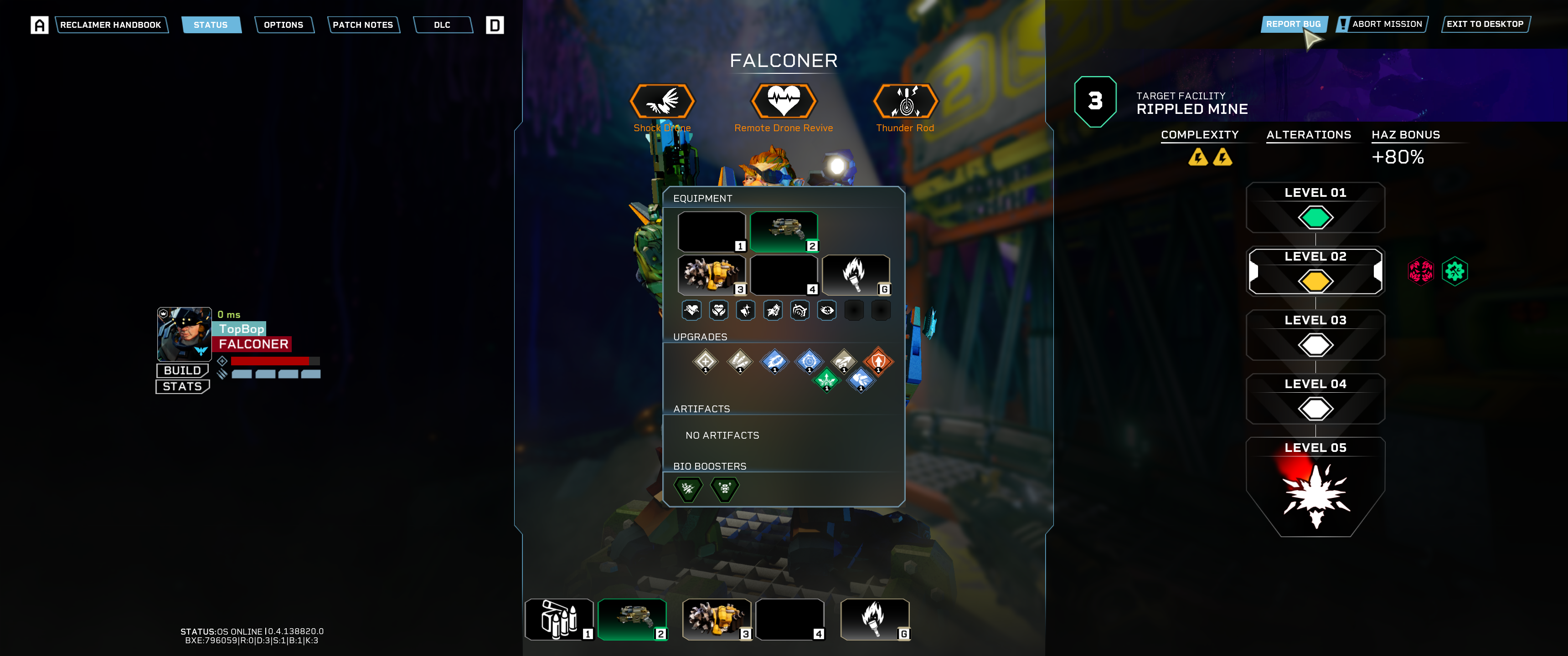
Task: View the Patch Notes tab
Action: click(363, 25)
